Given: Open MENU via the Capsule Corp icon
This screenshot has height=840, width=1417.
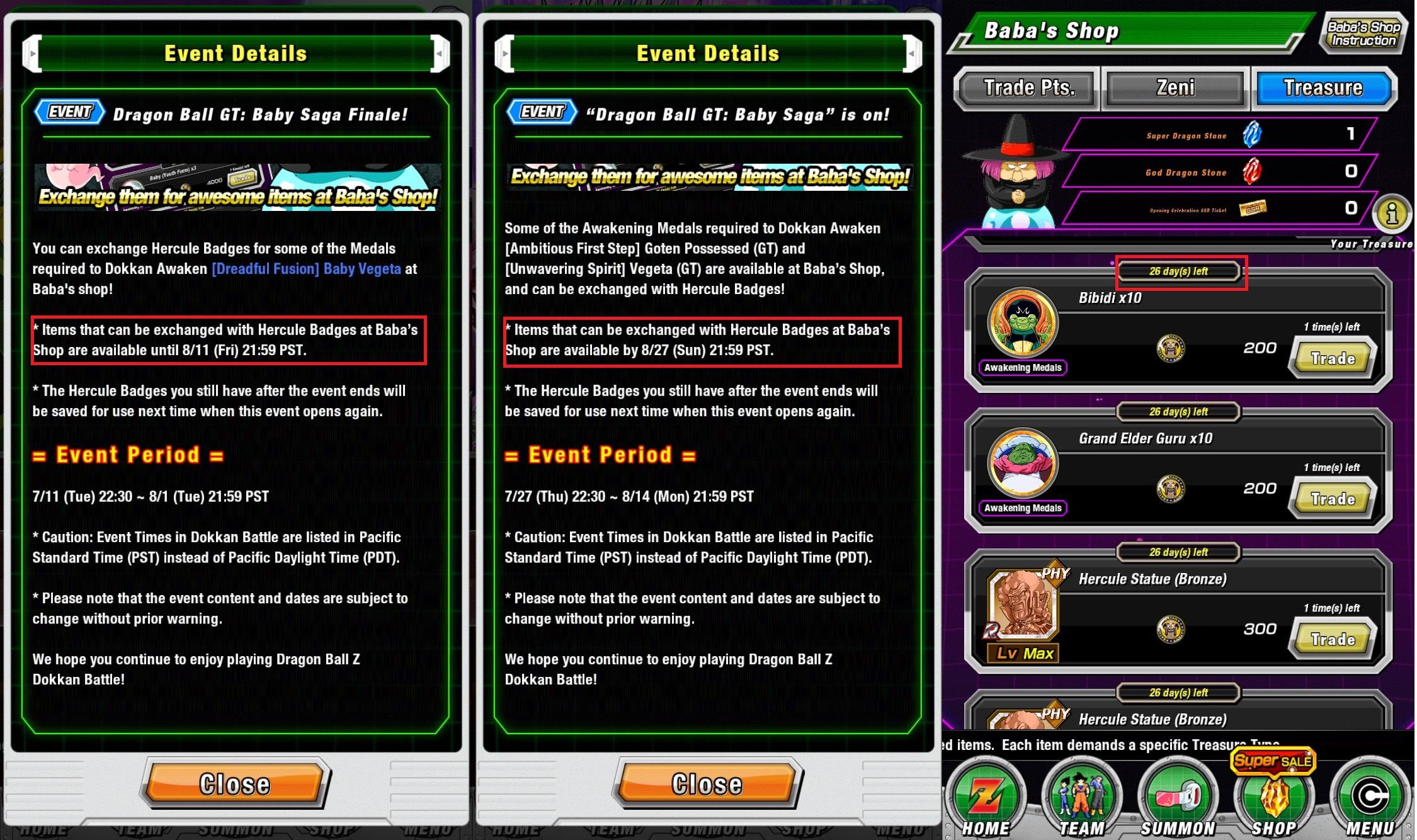Looking at the screenshot, I should [1370, 797].
